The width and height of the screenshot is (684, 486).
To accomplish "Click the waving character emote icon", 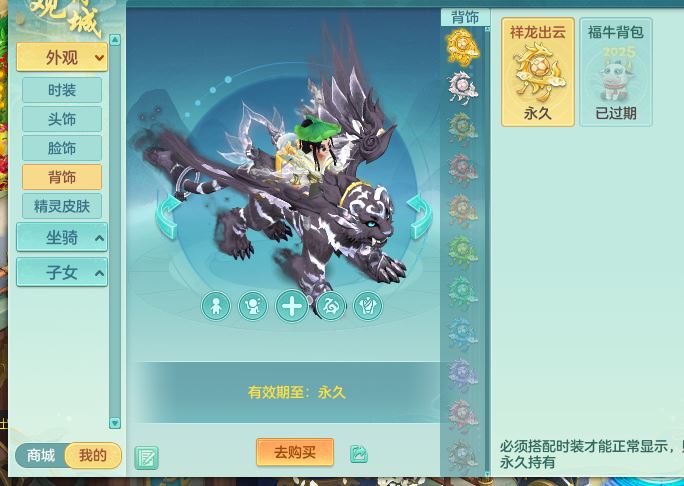I will (253, 306).
